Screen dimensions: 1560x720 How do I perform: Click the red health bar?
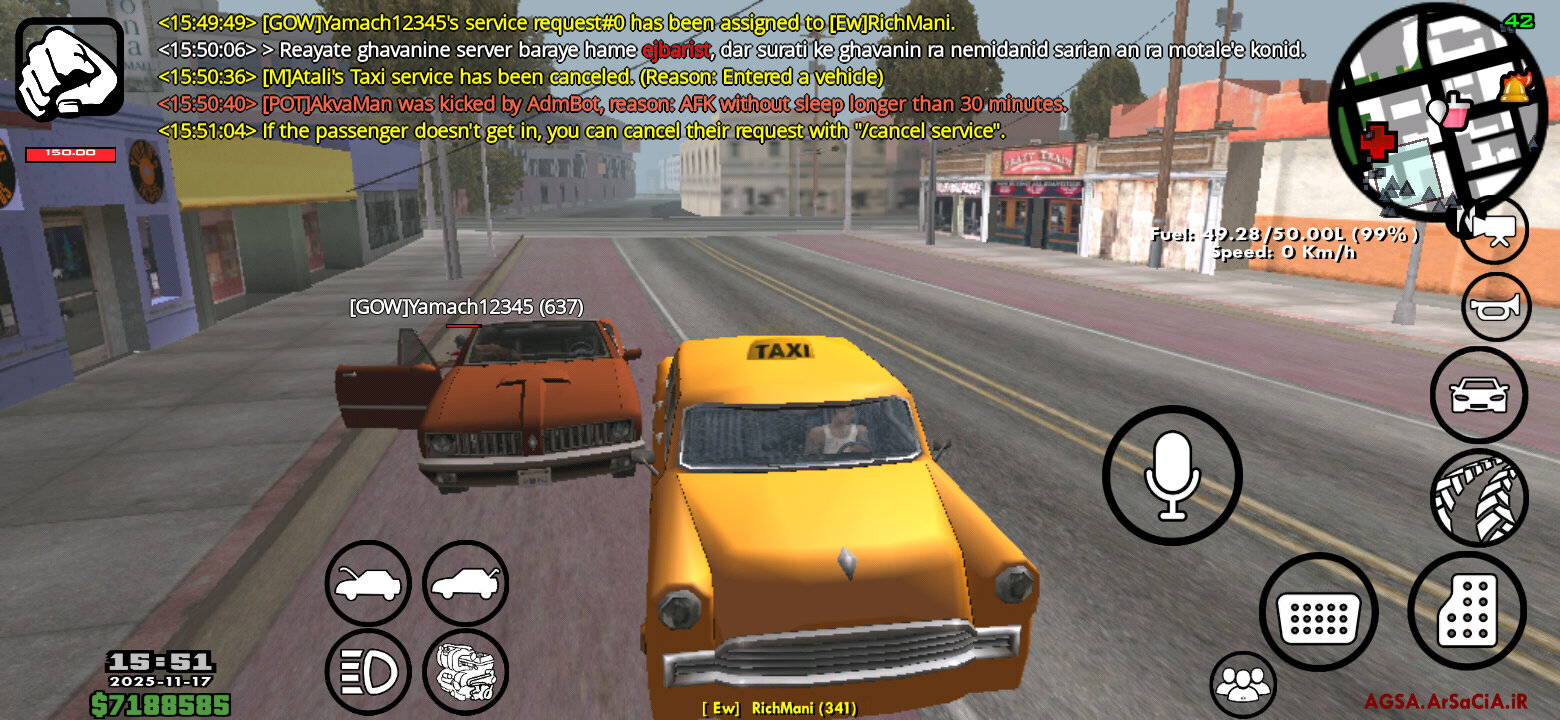click(70, 155)
